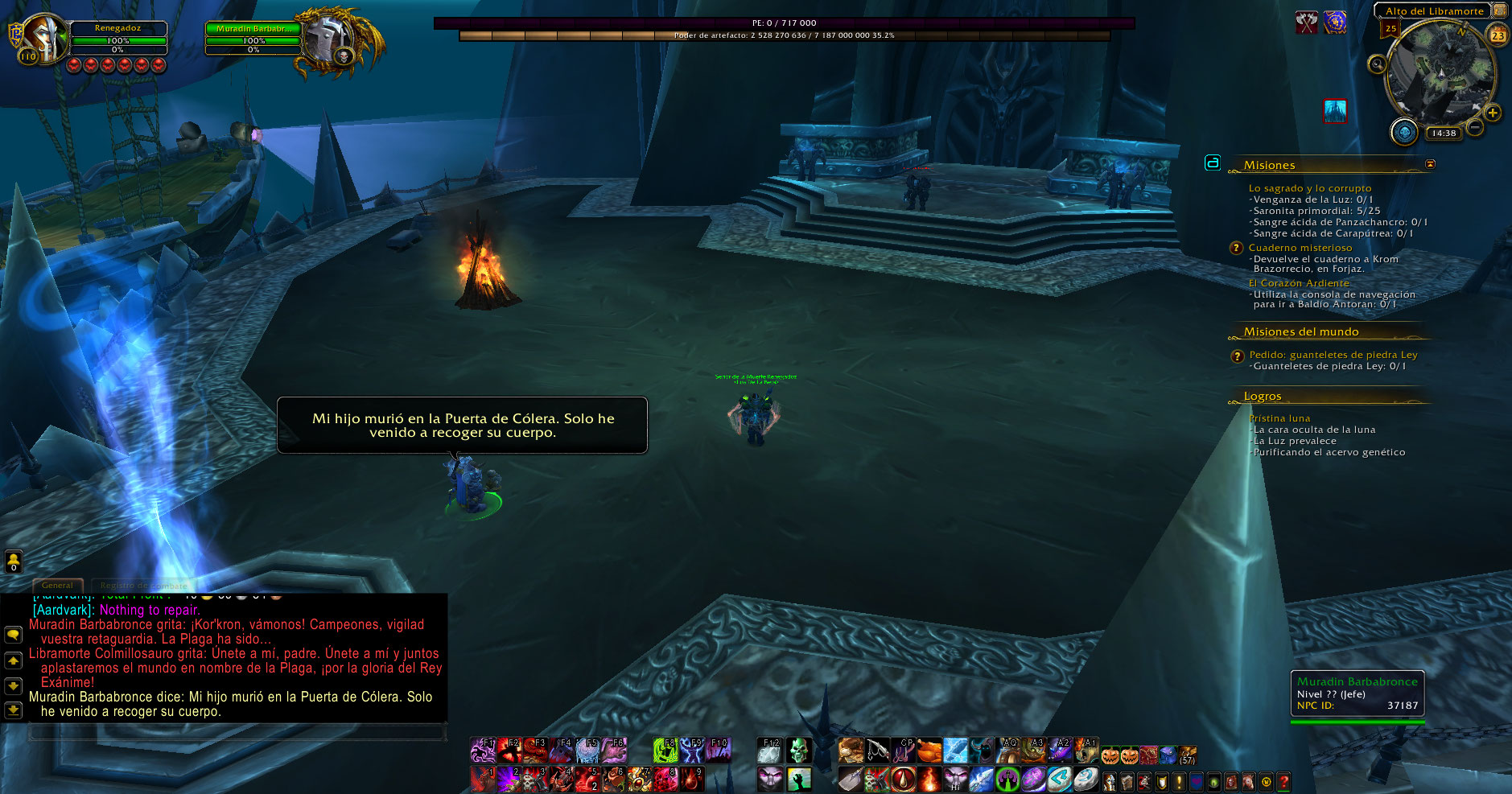Open the Lo sagrado y lo corrupto quest
This screenshot has height=794, width=1512.
pos(1309,188)
